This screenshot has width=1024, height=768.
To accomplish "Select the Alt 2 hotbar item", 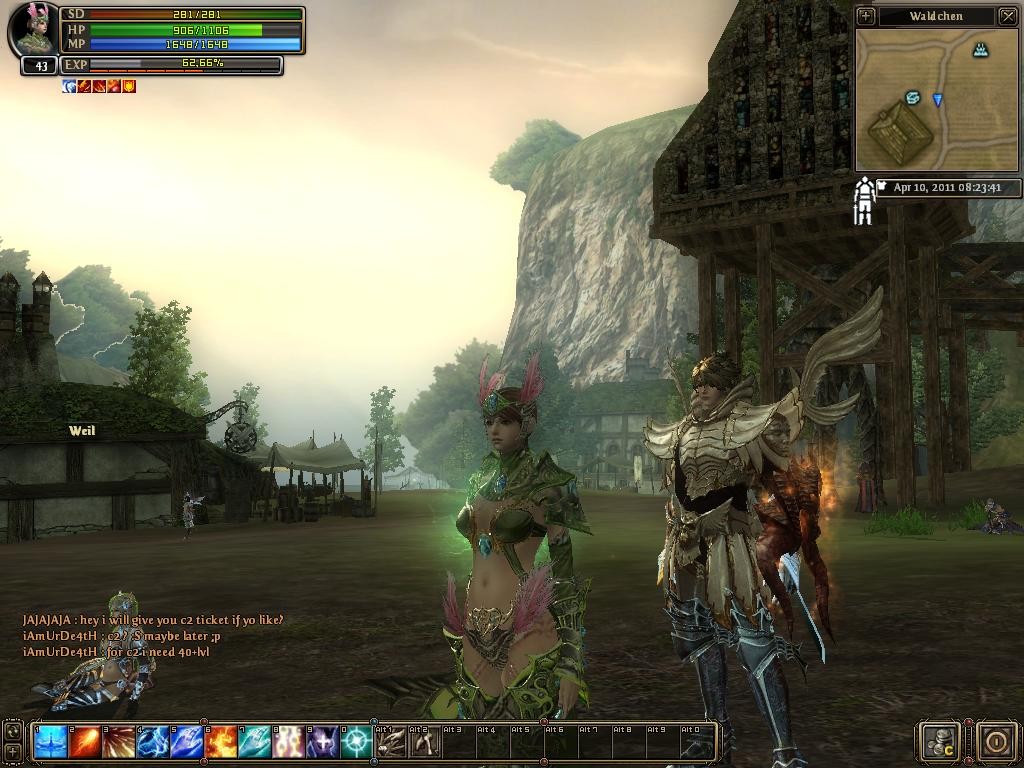I will (x=425, y=742).
